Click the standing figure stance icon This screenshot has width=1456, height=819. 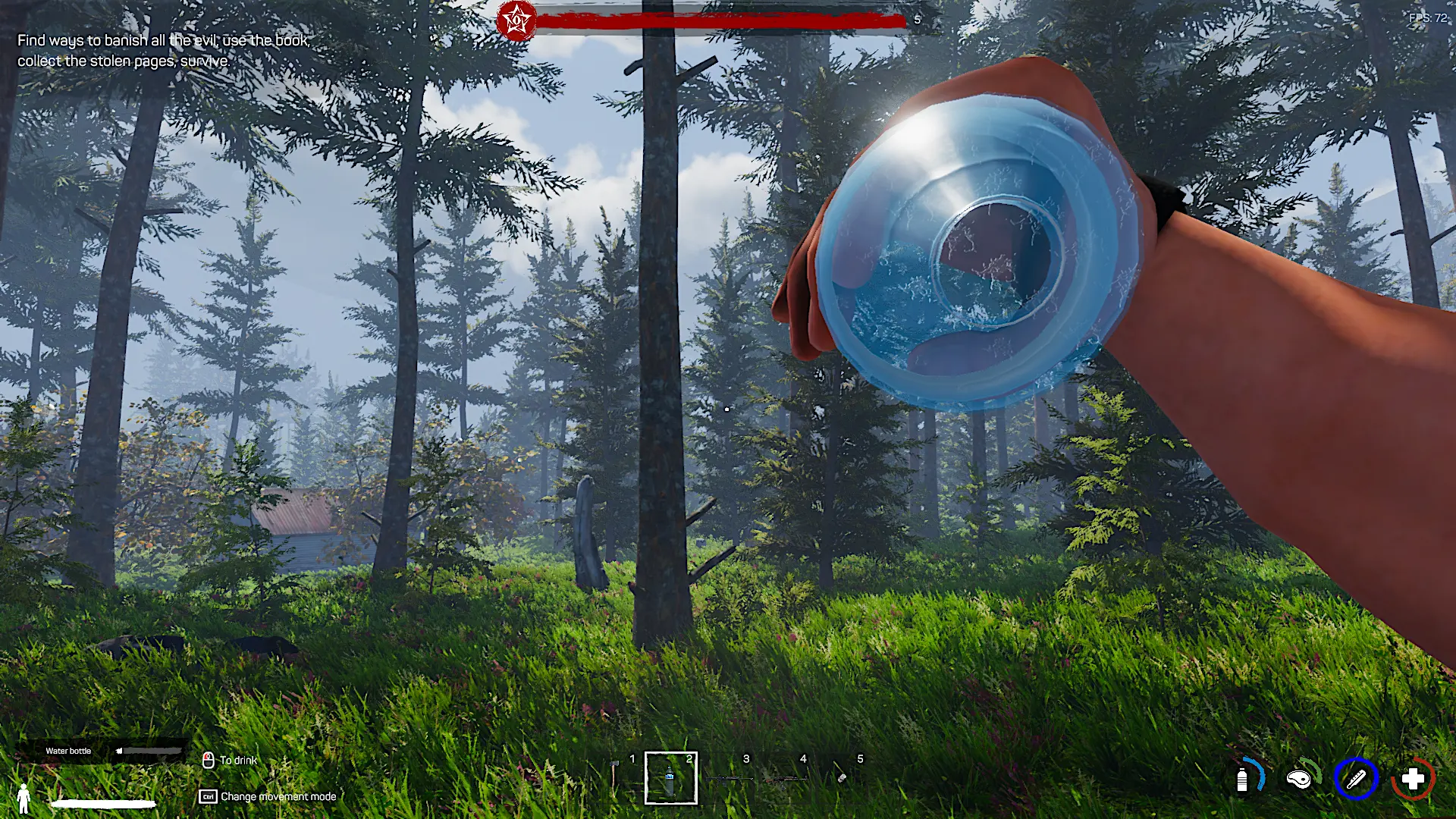(24, 798)
